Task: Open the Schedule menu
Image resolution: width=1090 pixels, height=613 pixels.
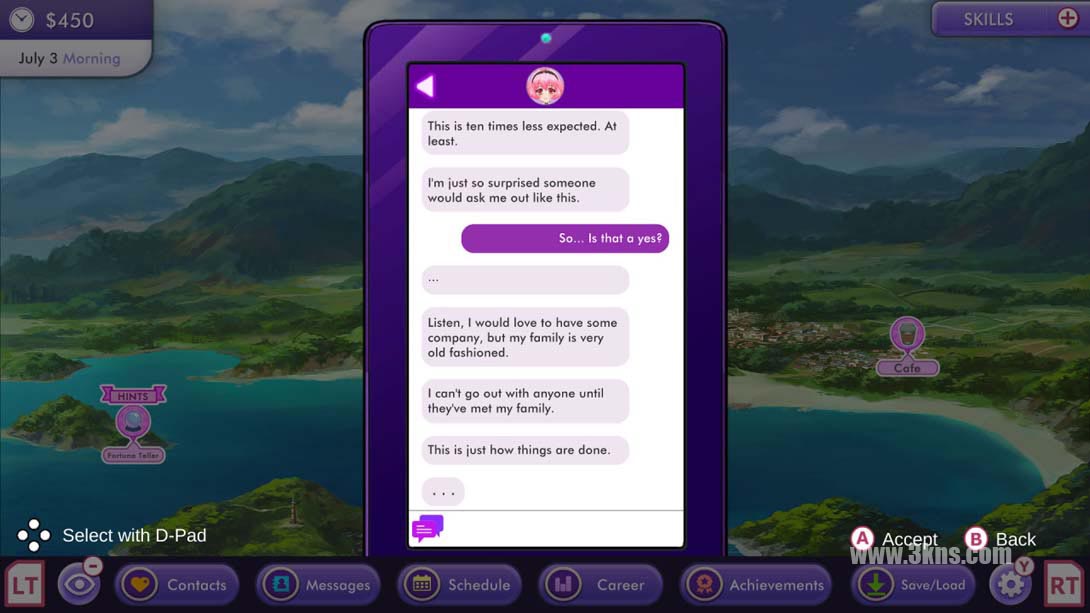Action: [460, 585]
